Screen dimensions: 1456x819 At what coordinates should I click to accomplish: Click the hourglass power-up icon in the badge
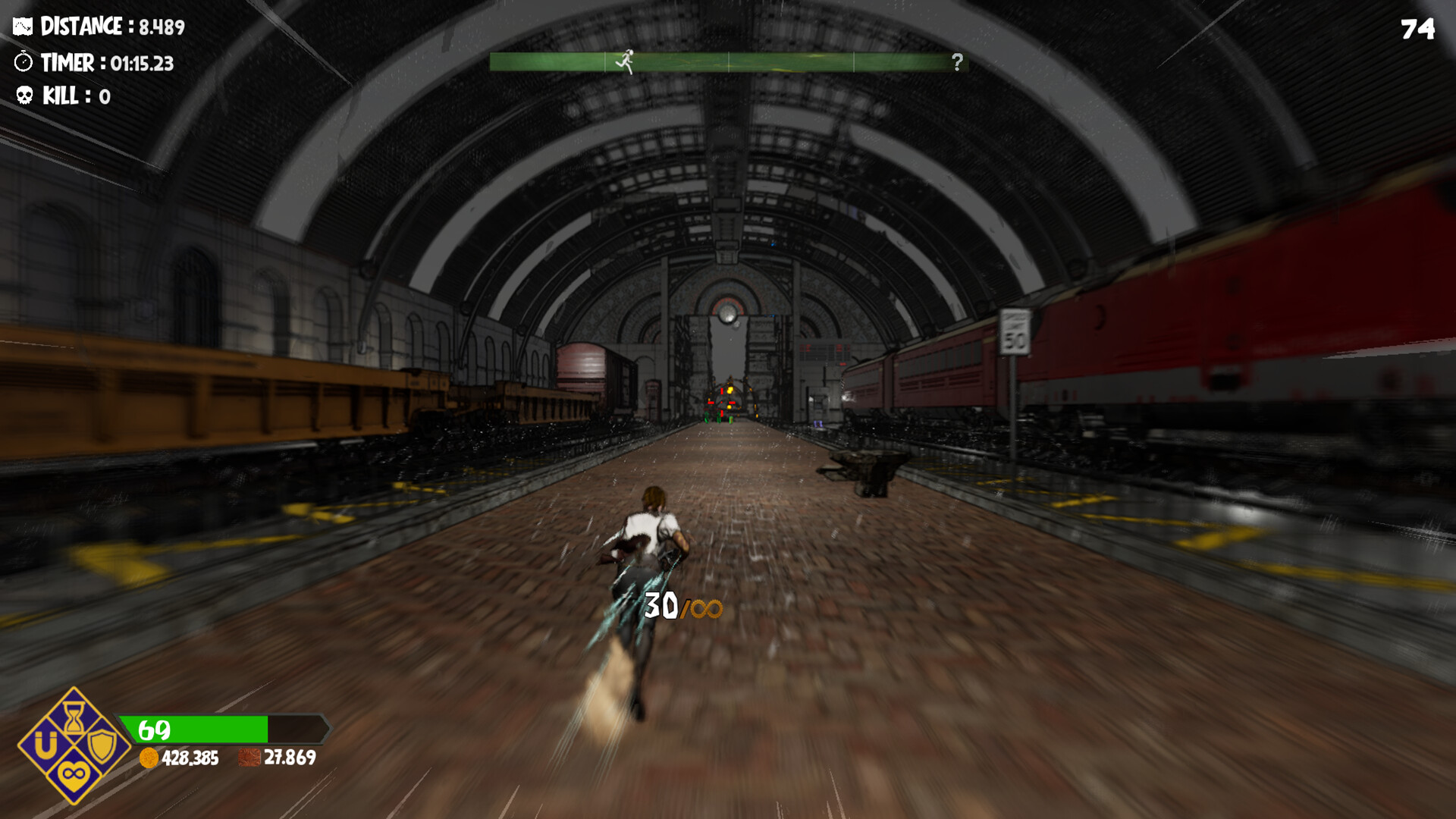point(74,717)
